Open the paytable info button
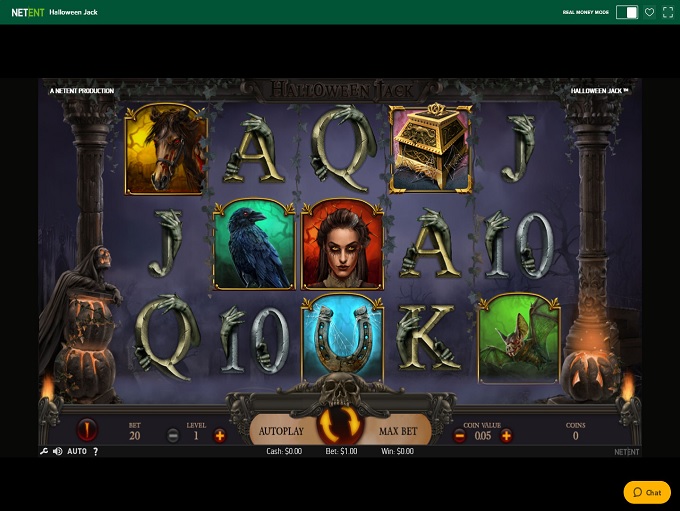The height and width of the screenshot is (511, 680). pos(87,431)
